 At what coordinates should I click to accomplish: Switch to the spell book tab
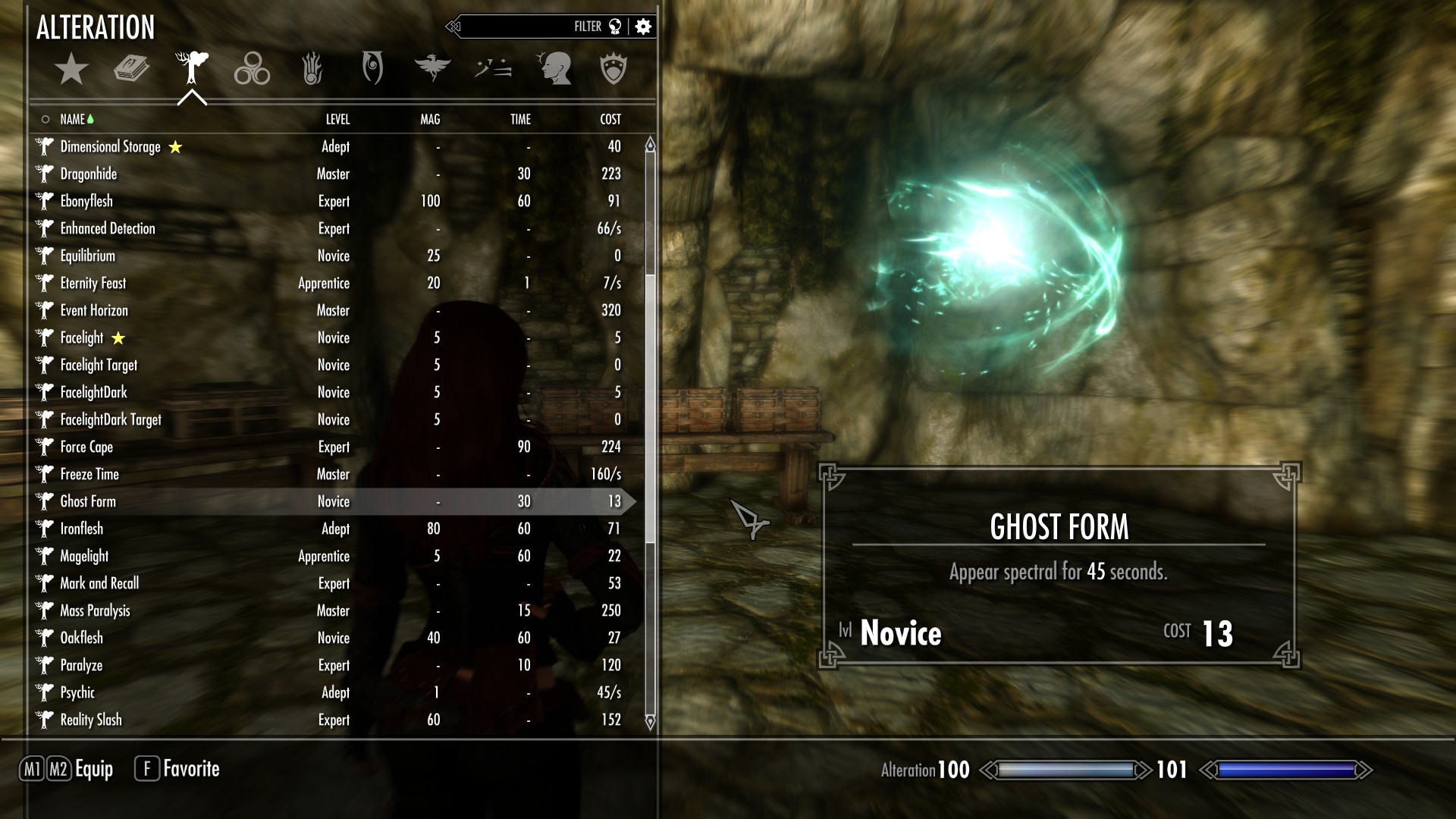(x=131, y=69)
